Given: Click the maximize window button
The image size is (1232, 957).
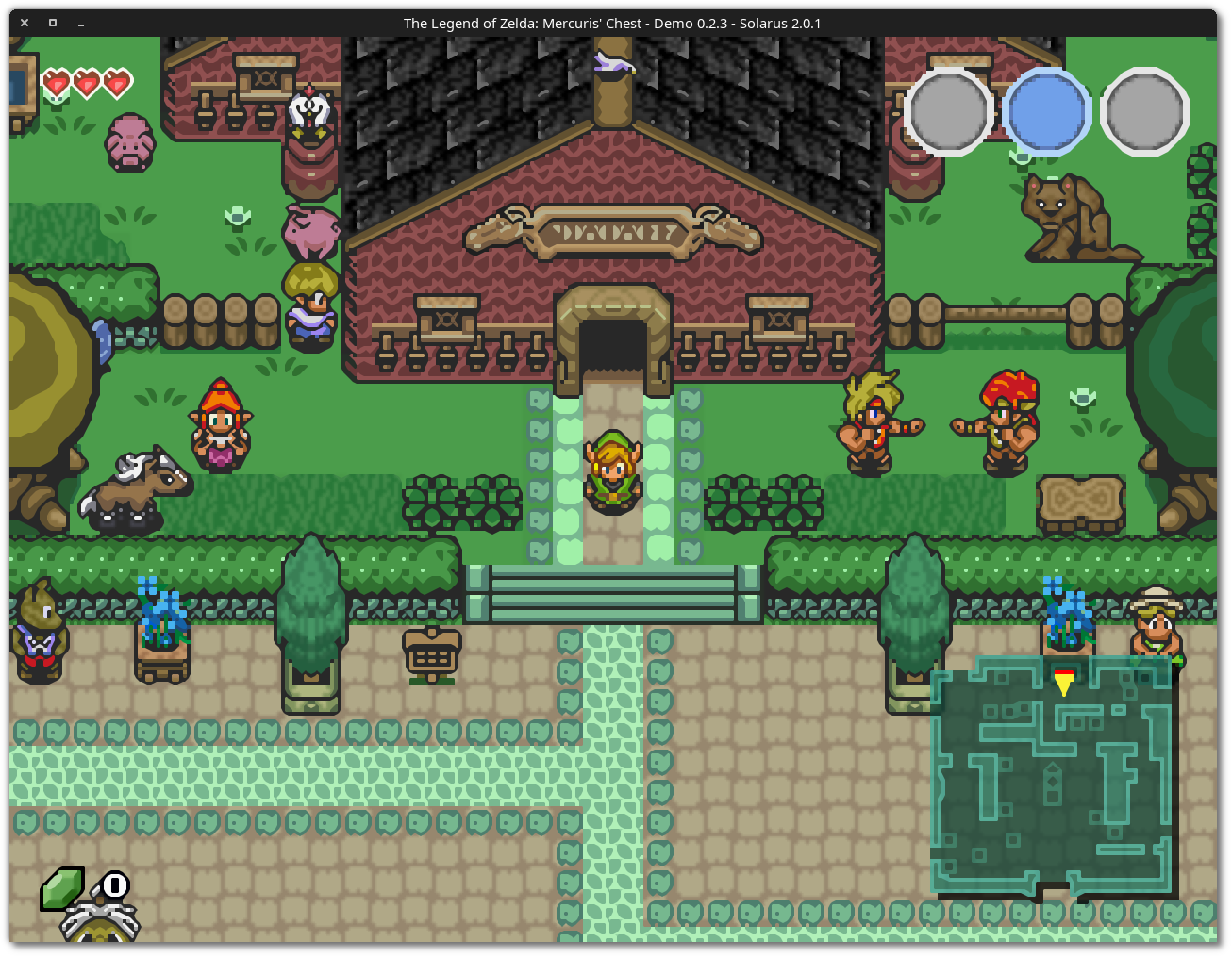Looking at the screenshot, I should [x=52, y=23].
